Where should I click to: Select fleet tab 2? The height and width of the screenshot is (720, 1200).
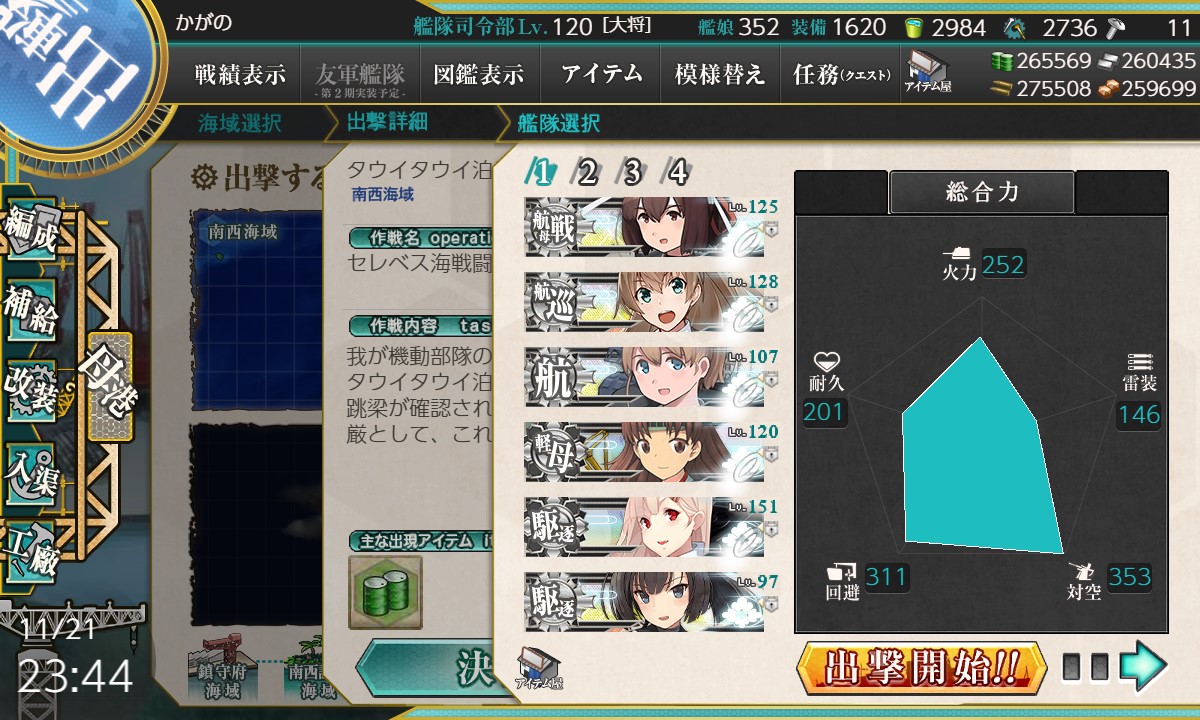pyautogui.click(x=587, y=173)
